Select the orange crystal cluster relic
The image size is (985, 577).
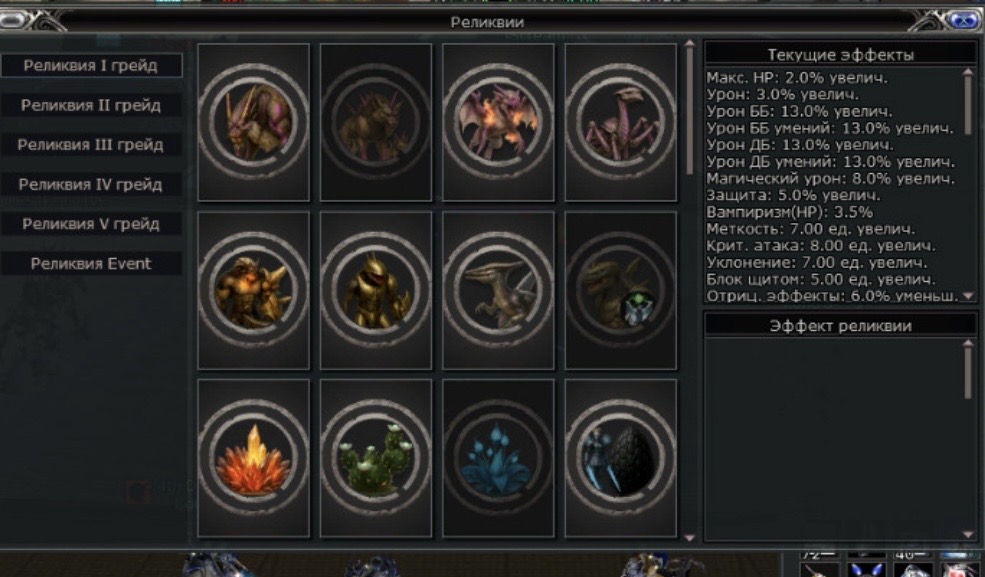click(253, 458)
